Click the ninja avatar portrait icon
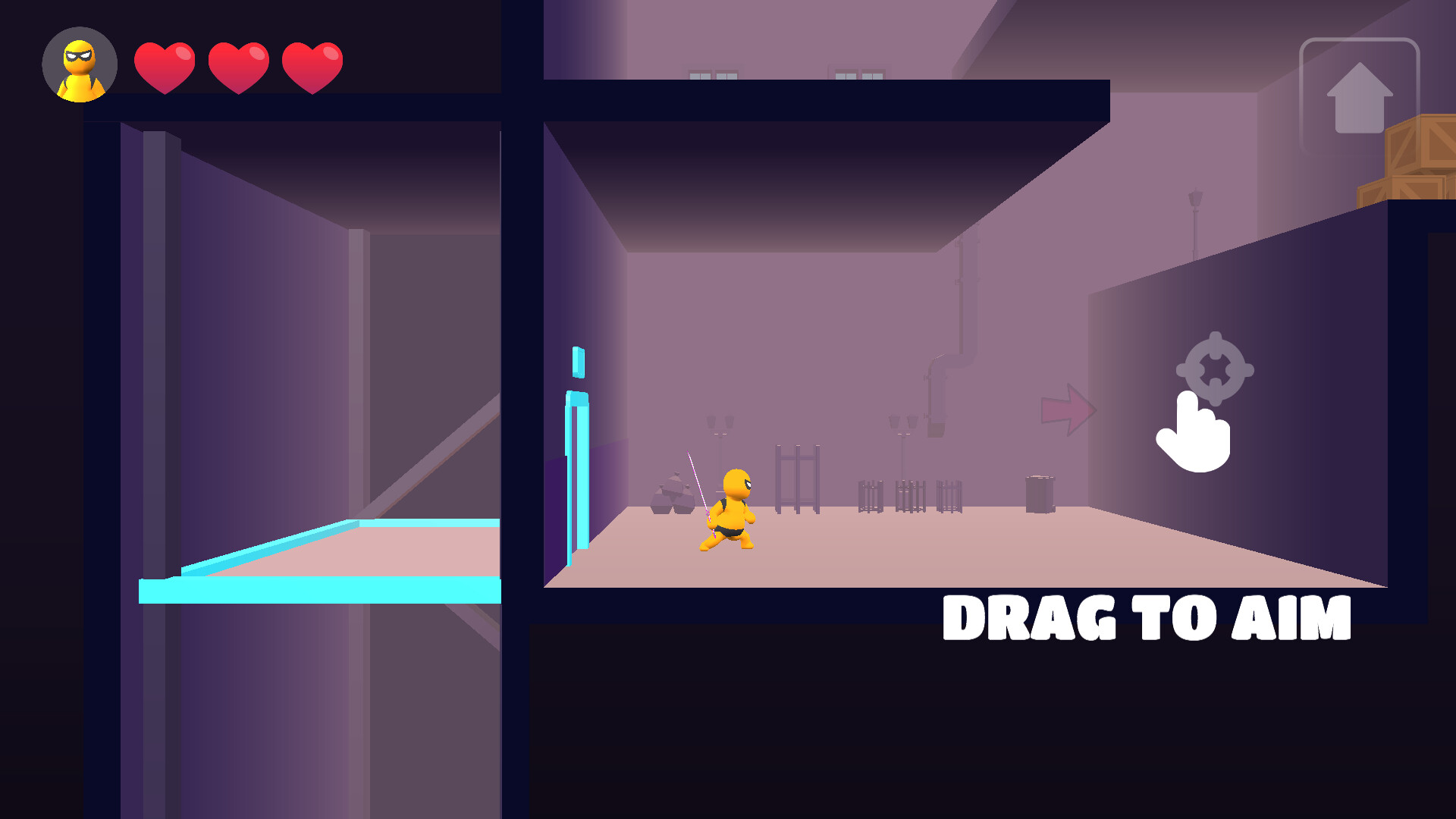This screenshot has height=819, width=1456. pyautogui.click(x=79, y=64)
